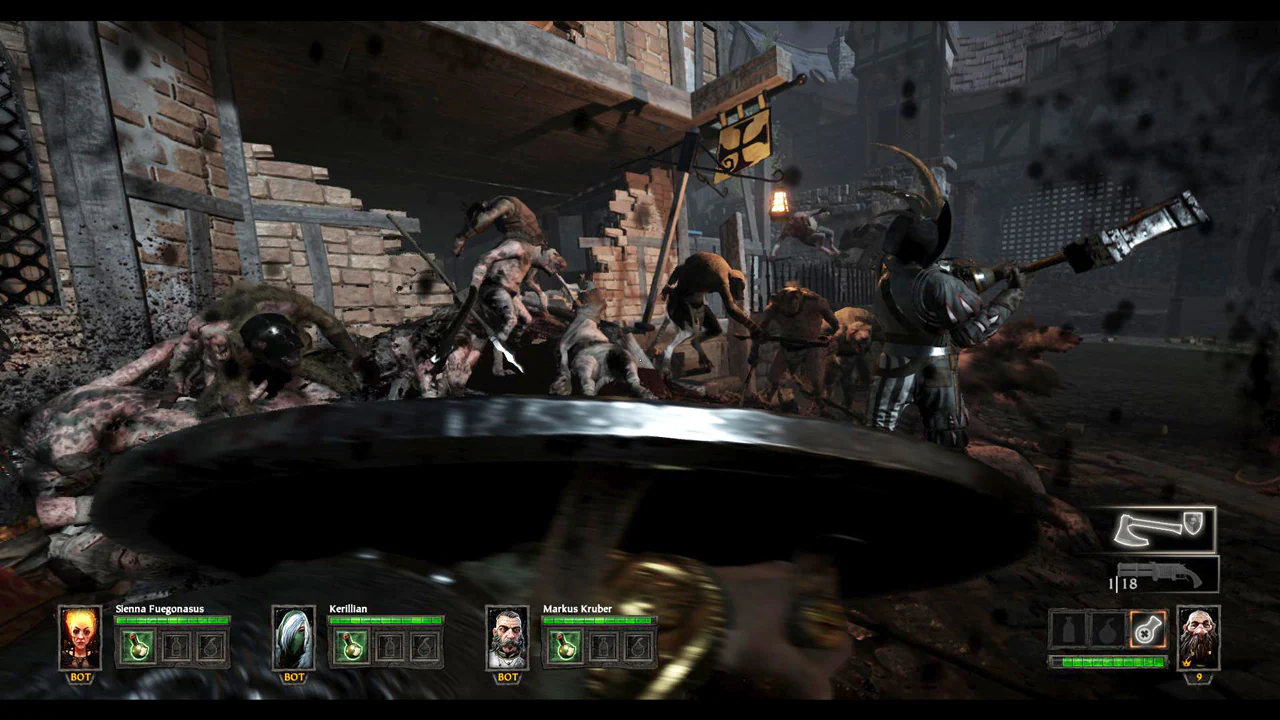Click Sienna's healing draught icon
Image resolution: width=1280 pixels, height=720 pixels.
coord(137,647)
